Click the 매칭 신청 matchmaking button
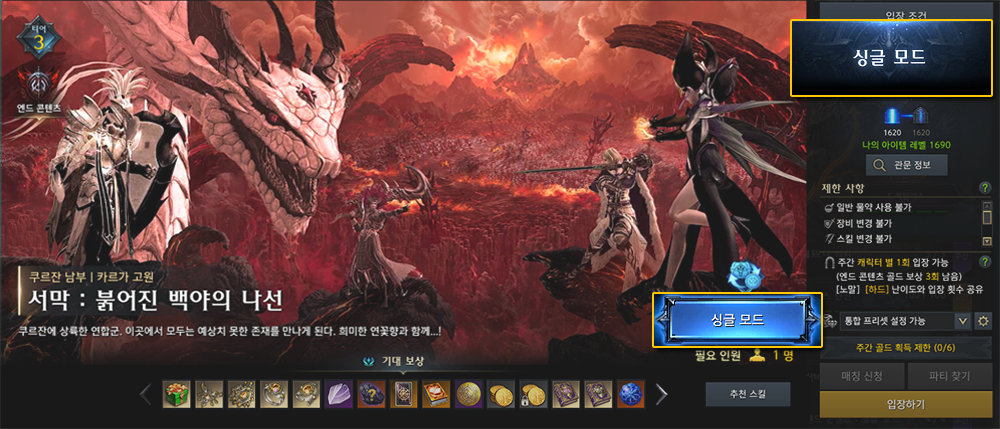The width and height of the screenshot is (1000, 429). [x=860, y=377]
